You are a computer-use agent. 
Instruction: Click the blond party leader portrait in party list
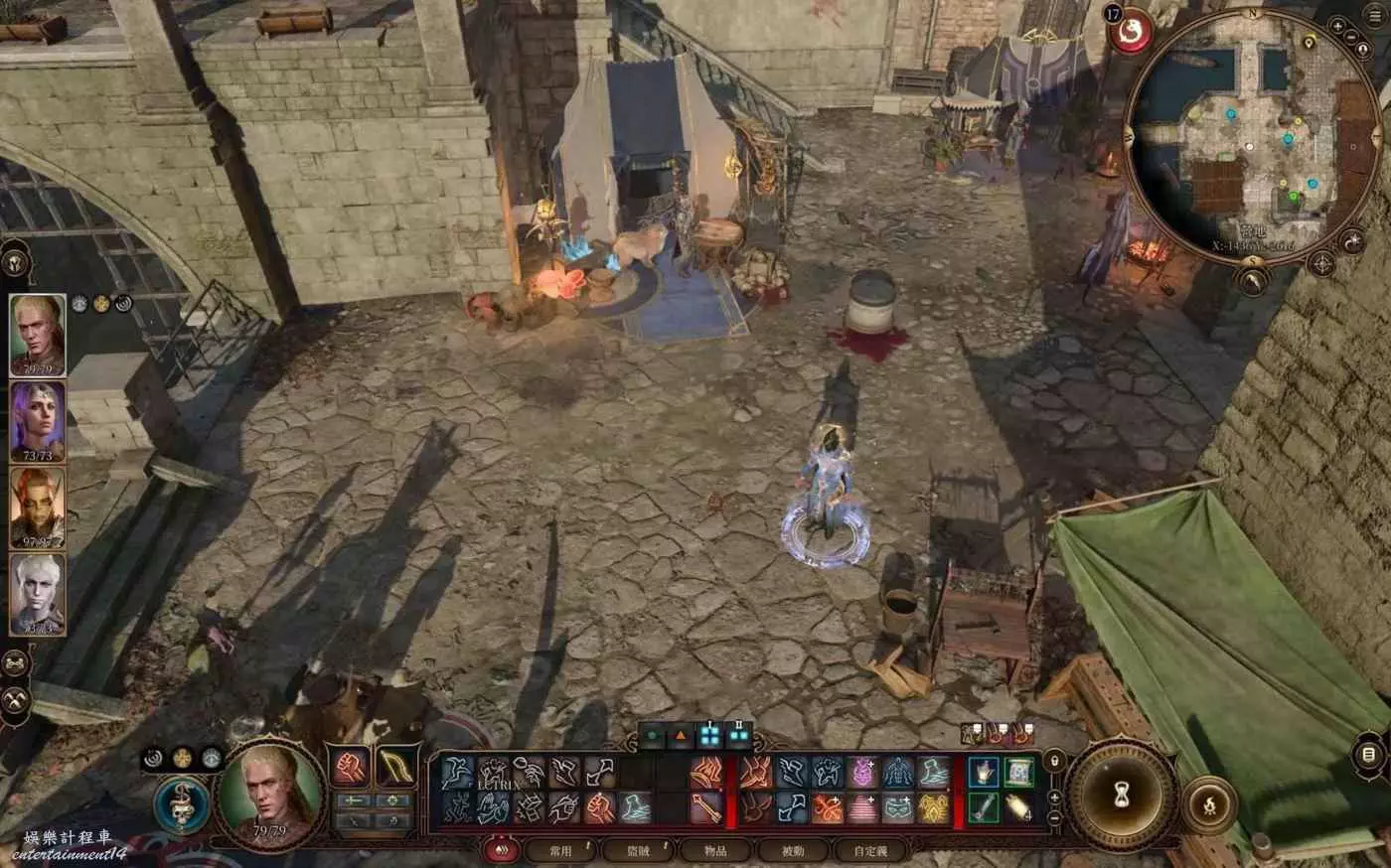click(38, 333)
